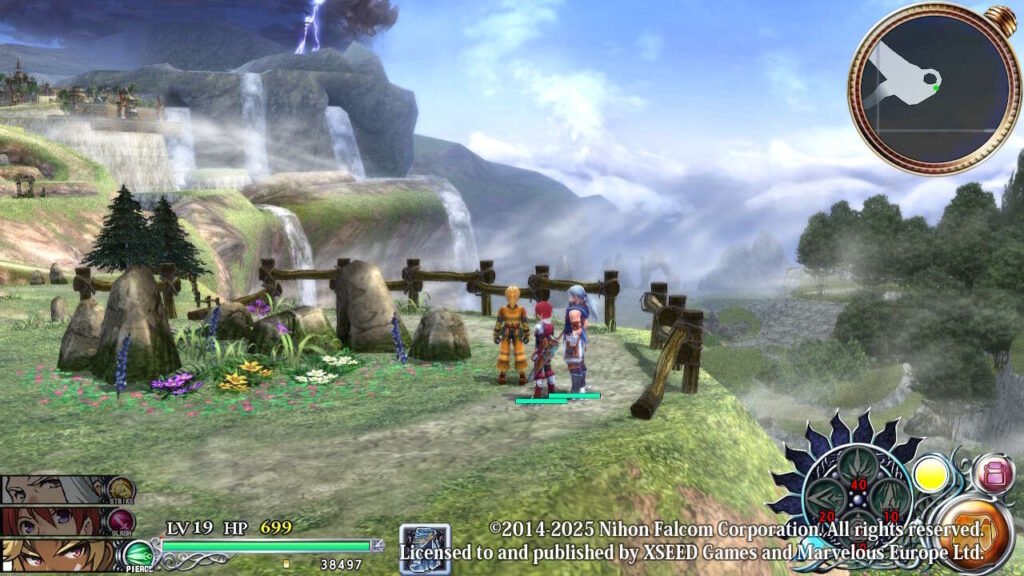Screen dimensions: 1024x576
Task: Click the gold Strike attack-type icon
Action: [122, 490]
